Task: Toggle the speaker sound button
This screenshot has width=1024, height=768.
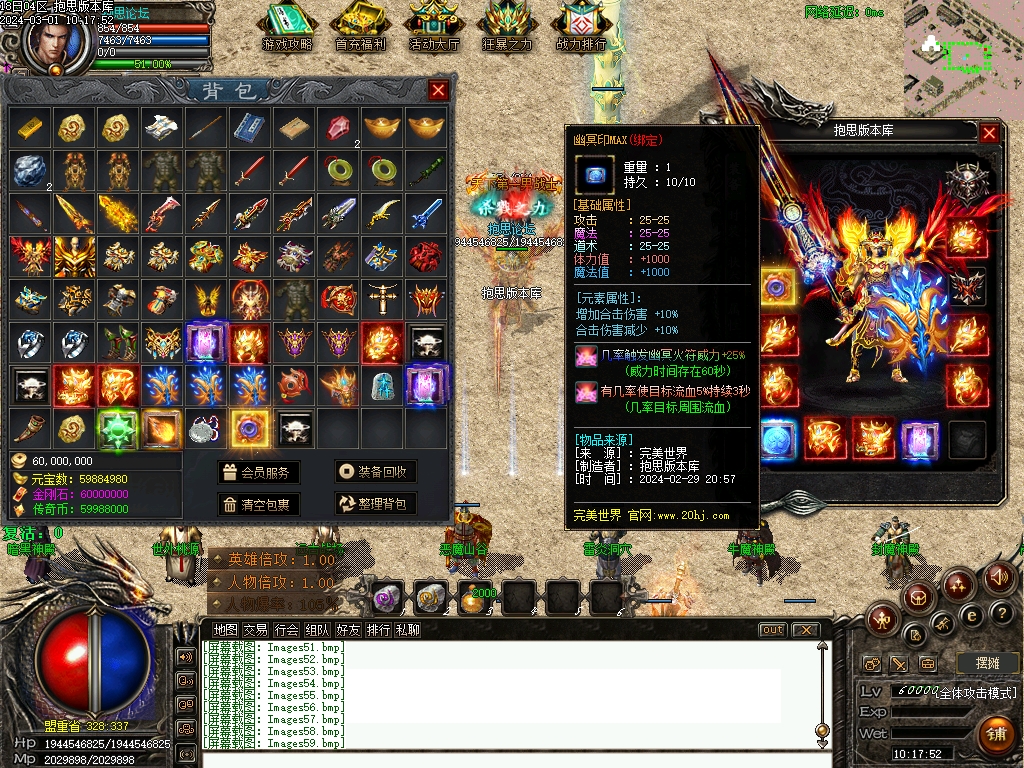Action: click(x=999, y=577)
